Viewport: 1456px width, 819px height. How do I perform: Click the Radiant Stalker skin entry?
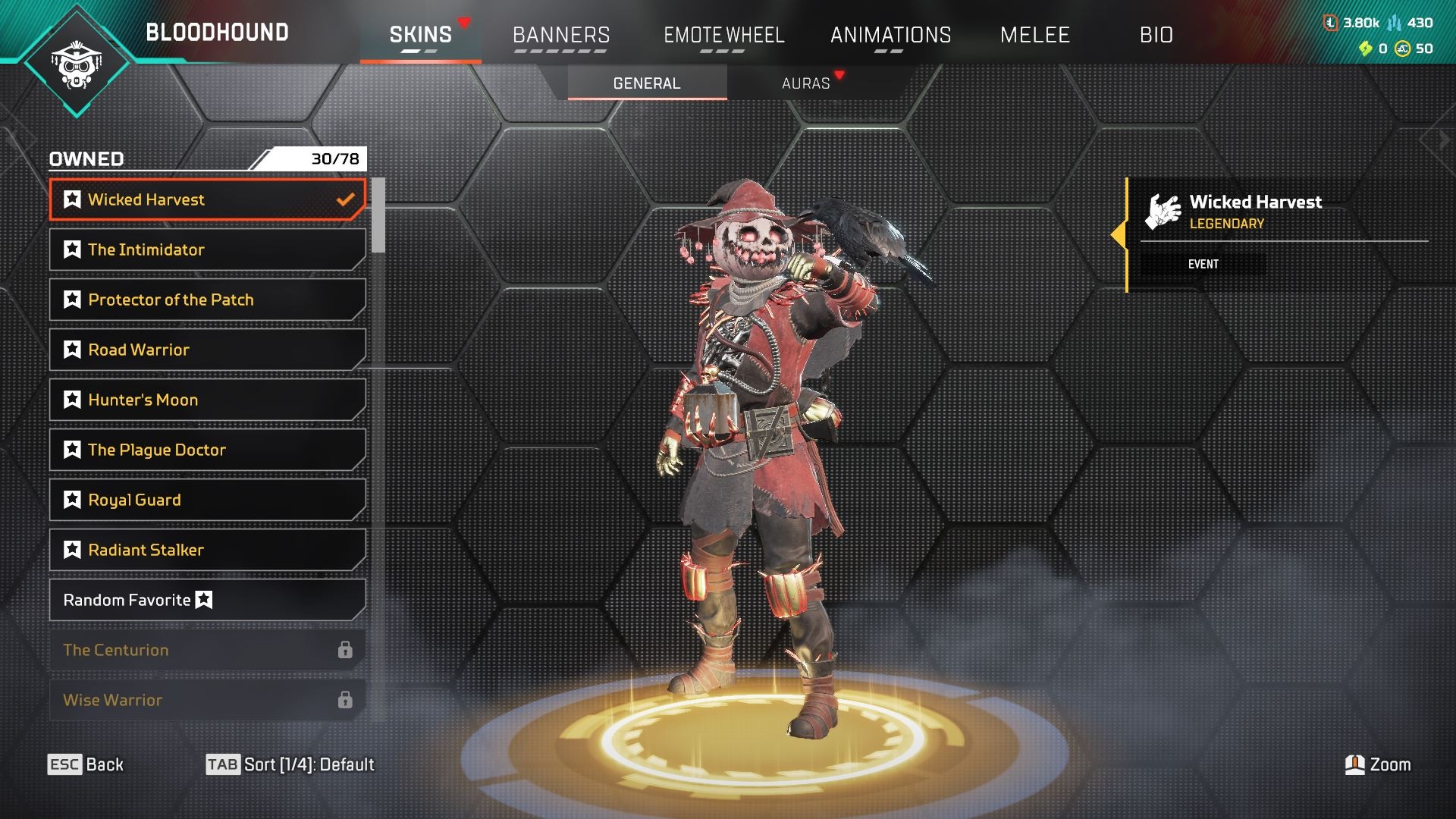click(207, 550)
